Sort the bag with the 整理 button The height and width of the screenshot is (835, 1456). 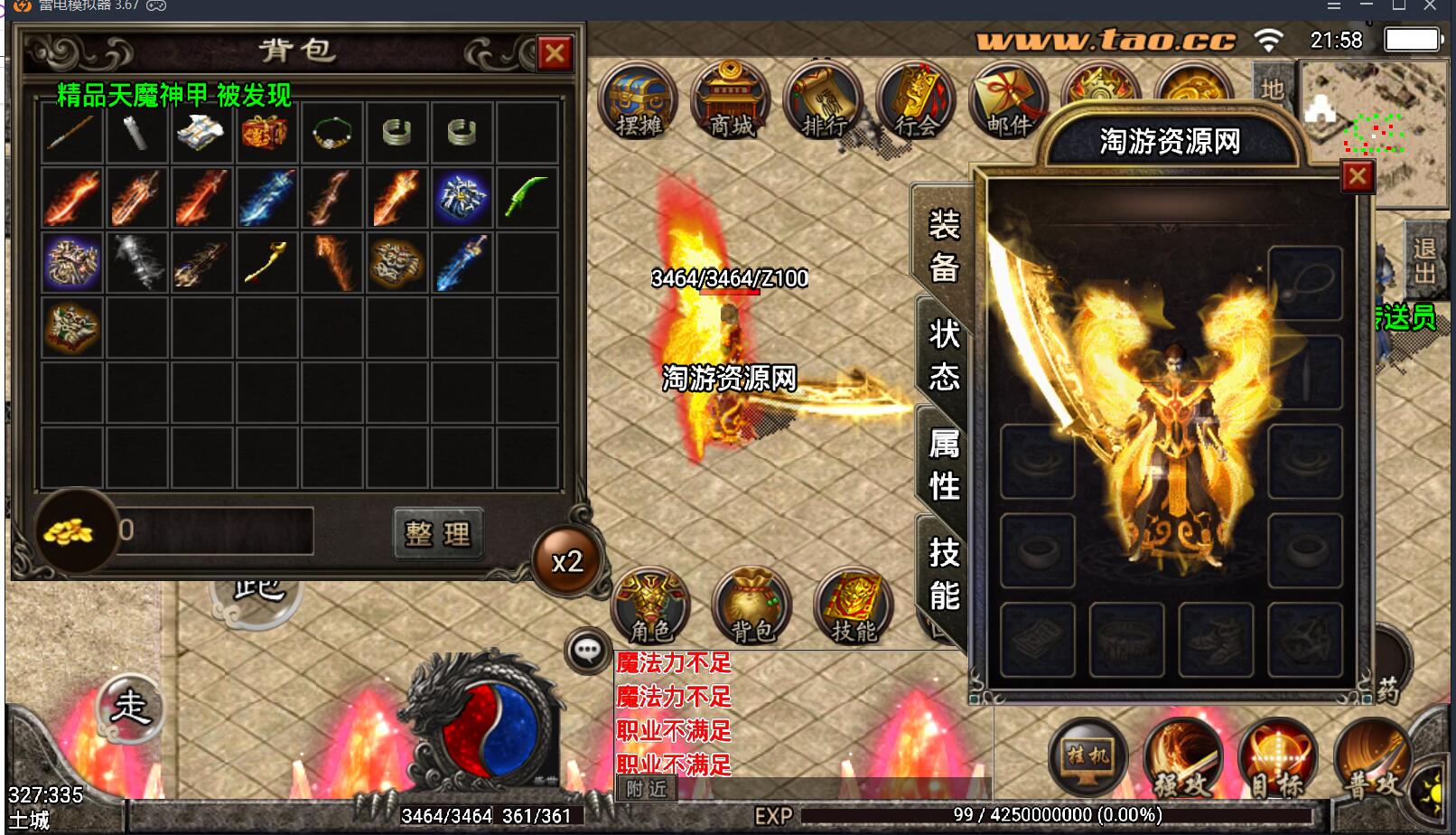[438, 533]
